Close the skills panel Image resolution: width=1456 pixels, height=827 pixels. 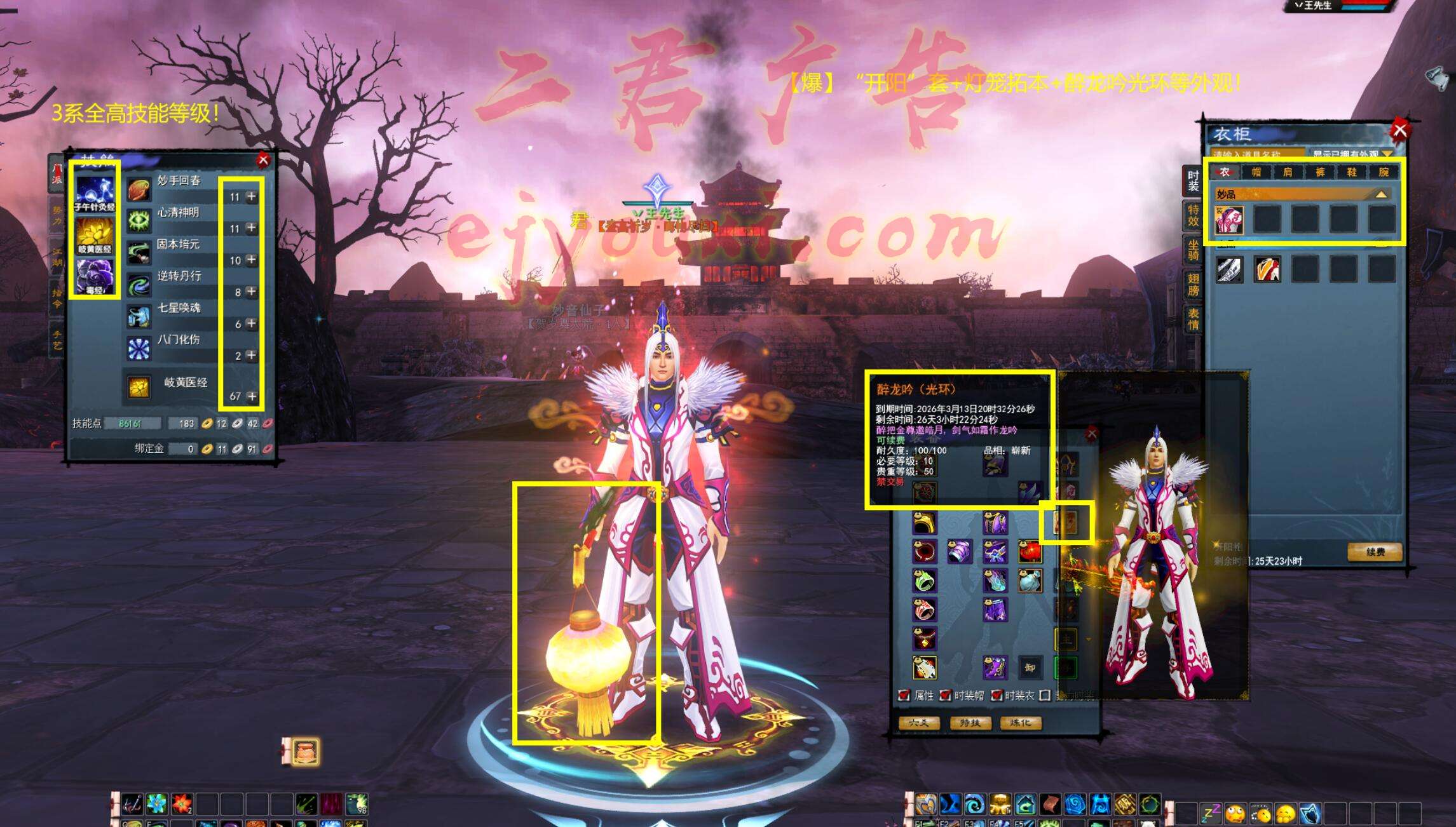tap(263, 160)
